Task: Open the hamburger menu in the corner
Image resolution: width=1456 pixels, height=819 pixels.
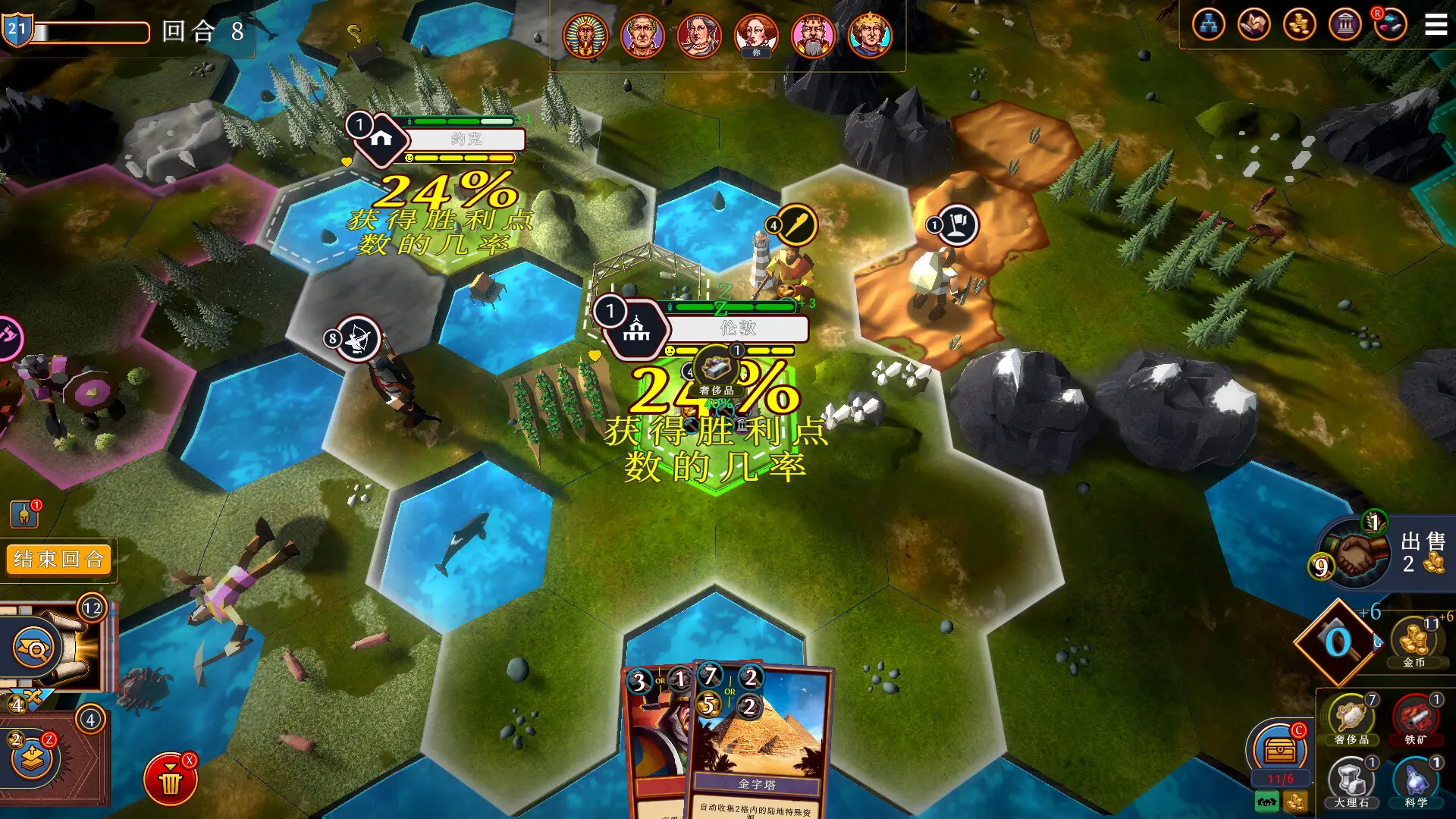Action: click(1435, 24)
